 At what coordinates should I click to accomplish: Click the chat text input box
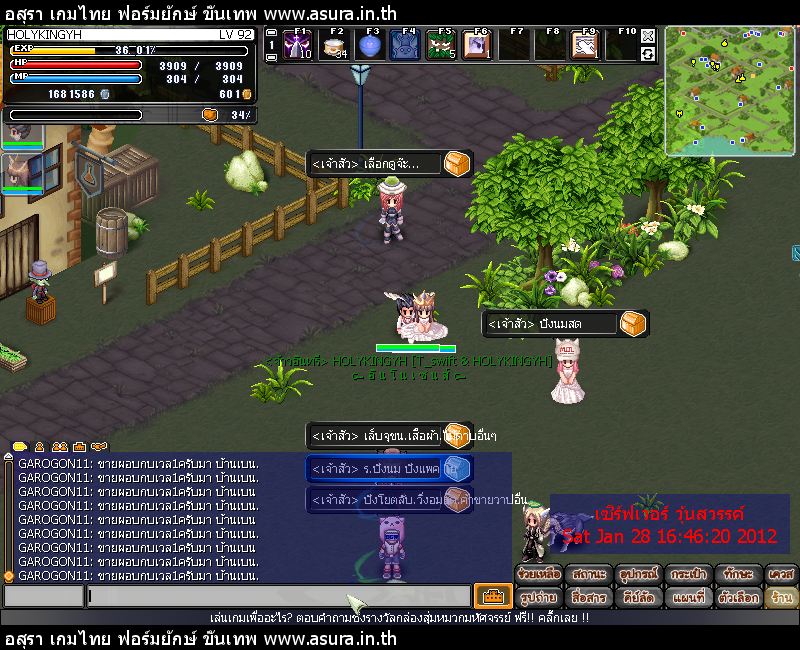pos(278,596)
